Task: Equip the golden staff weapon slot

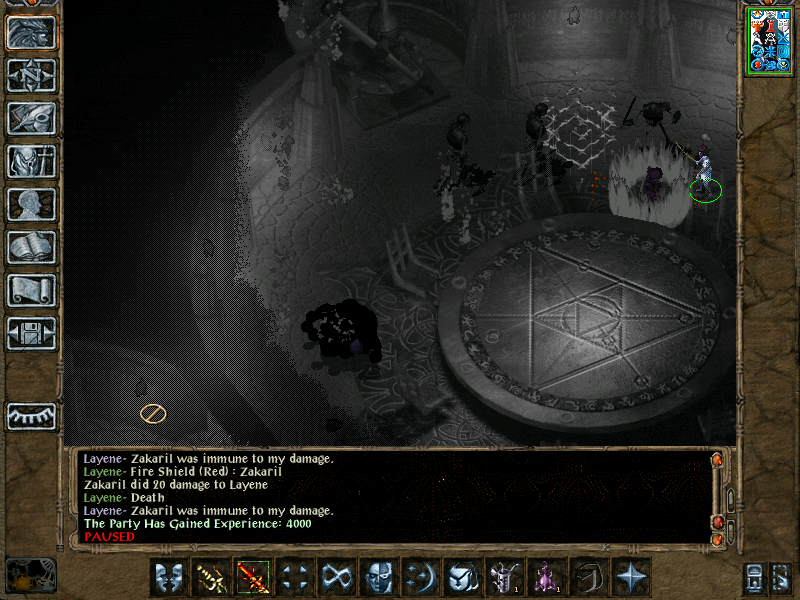Action: point(211,577)
